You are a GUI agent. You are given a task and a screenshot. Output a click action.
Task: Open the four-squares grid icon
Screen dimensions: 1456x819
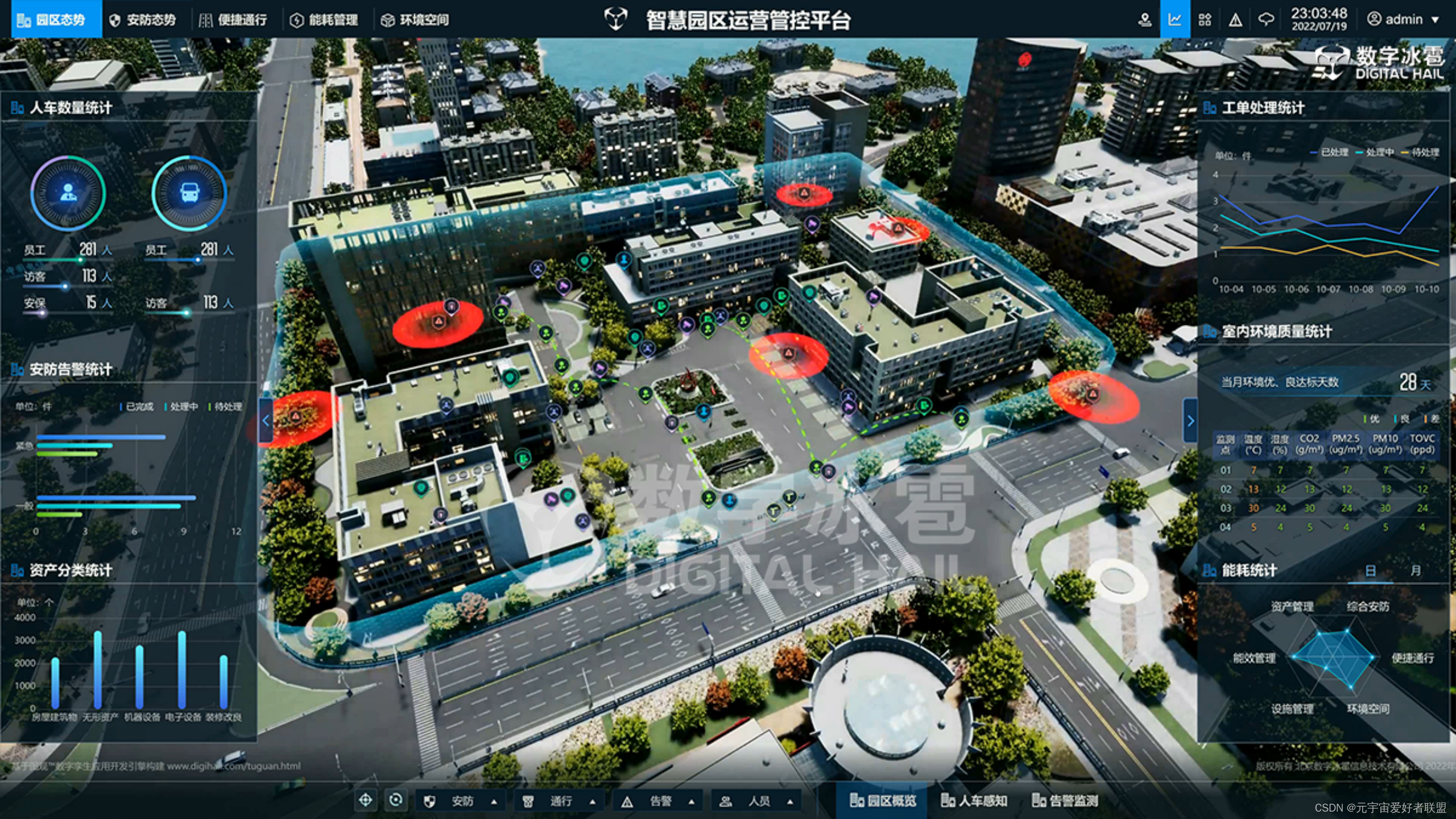point(1205,20)
